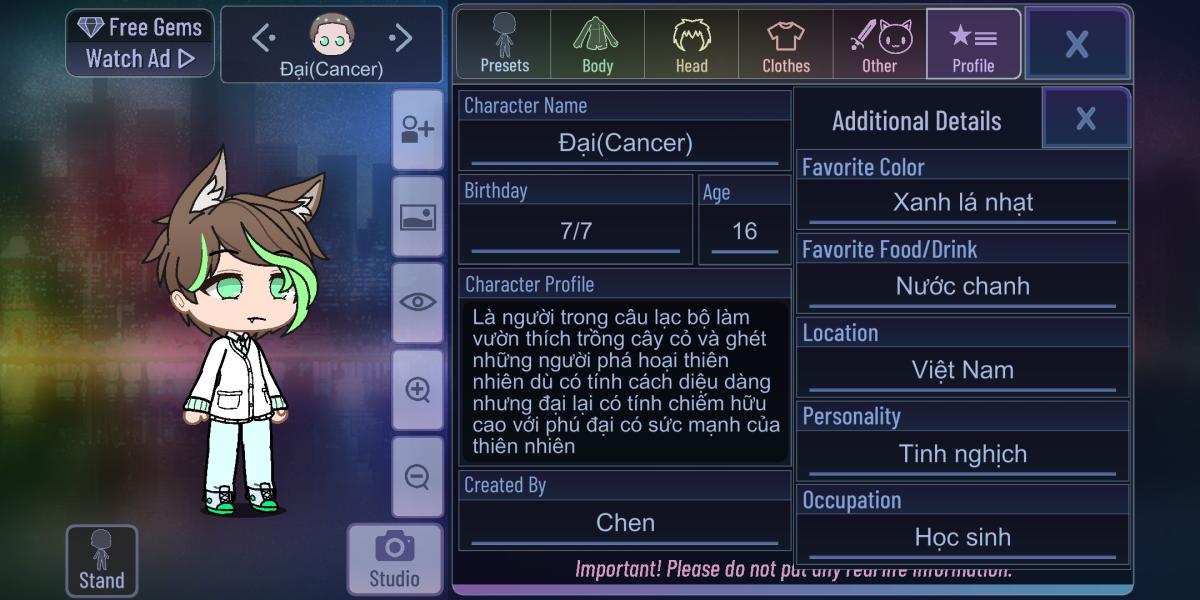Zoom in on the character
Image resolution: width=1200 pixels, height=600 pixels.
(418, 390)
